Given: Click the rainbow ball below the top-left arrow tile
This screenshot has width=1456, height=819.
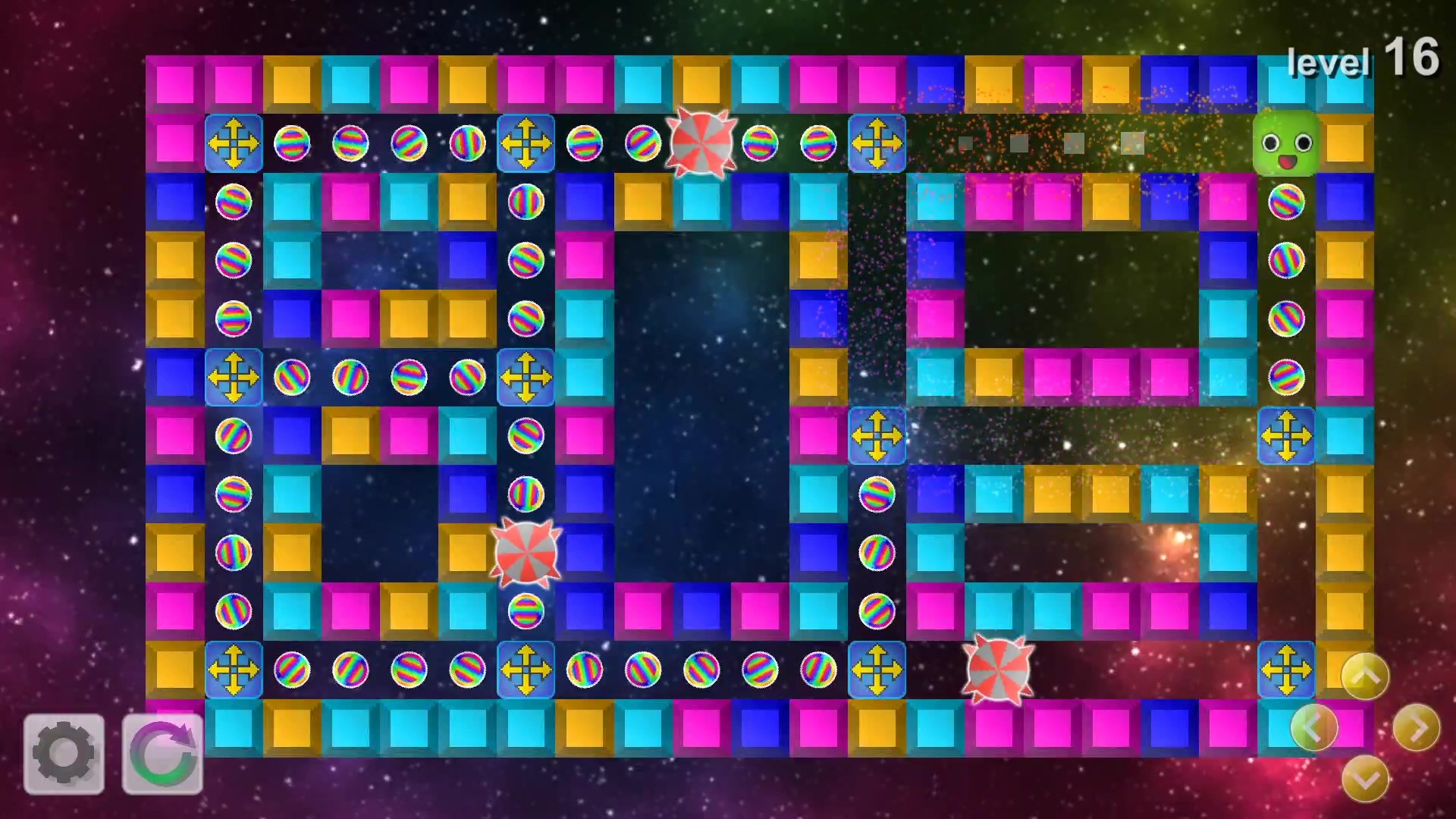Looking at the screenshot, I should [x=234, y=202].
